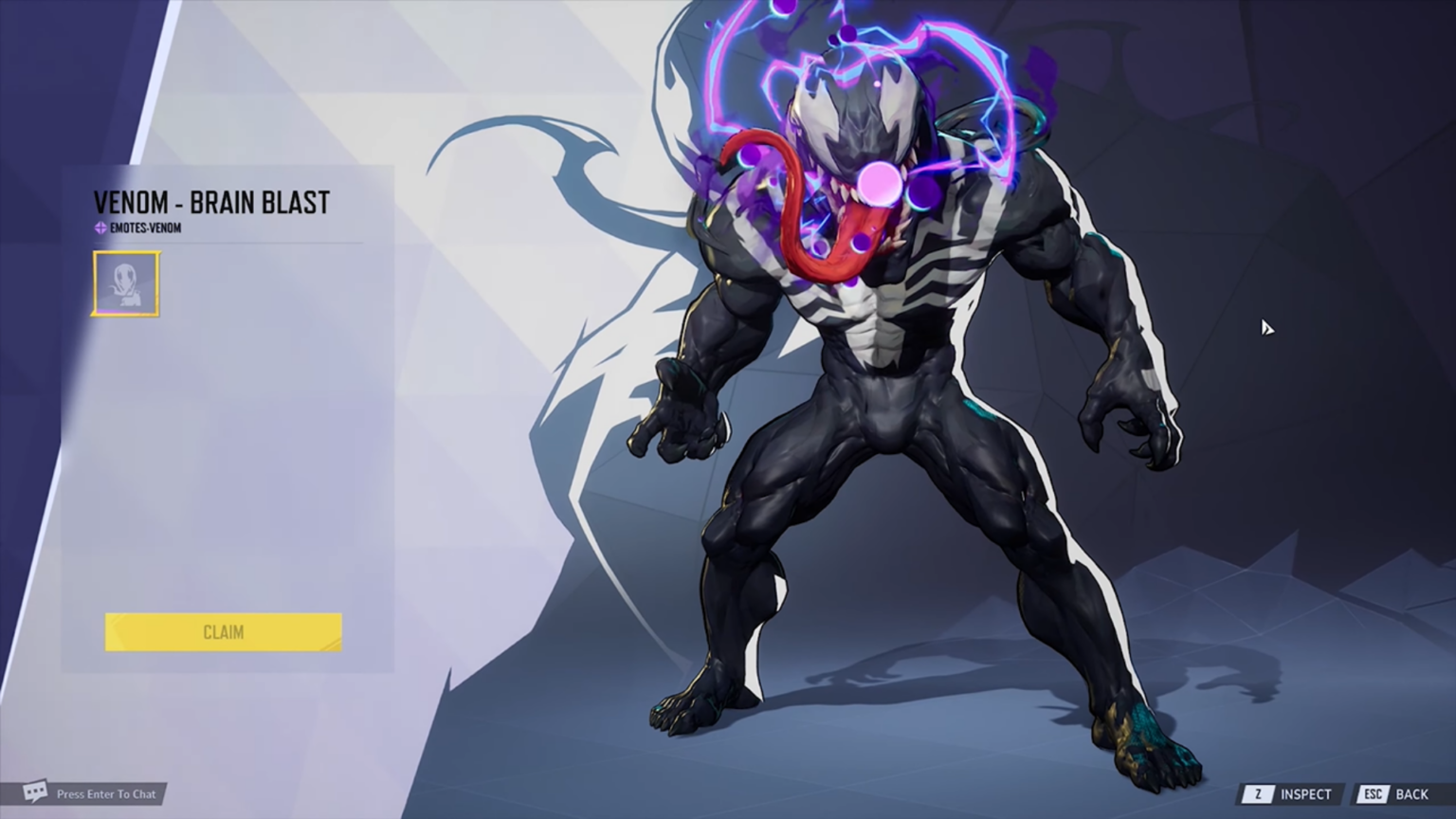The width and height of the screenshot is (1456, 819).
Task: Go back to the previous screen
Action: click(x=1395, y=794)
